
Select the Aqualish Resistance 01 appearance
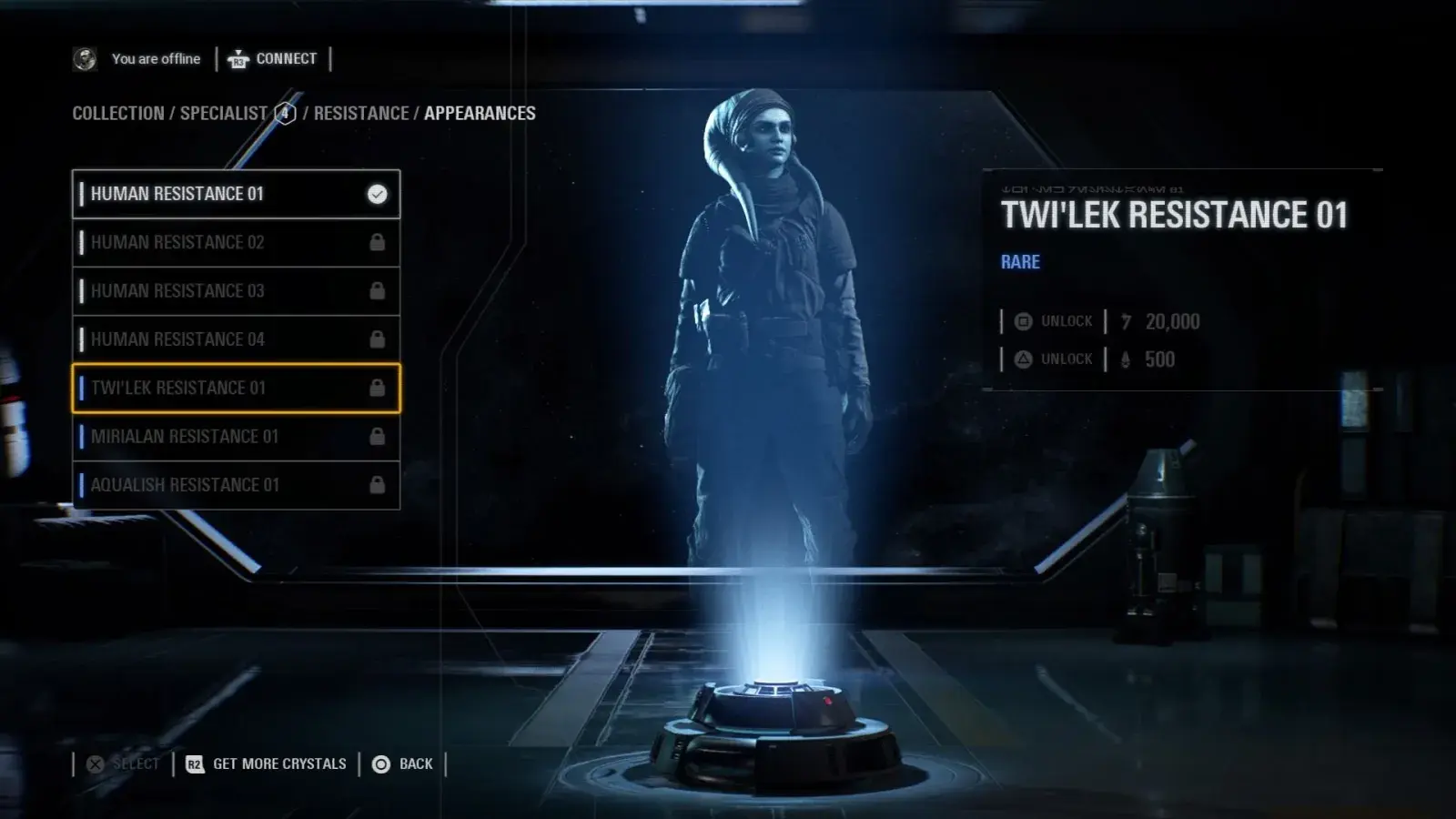coord(236,485)
